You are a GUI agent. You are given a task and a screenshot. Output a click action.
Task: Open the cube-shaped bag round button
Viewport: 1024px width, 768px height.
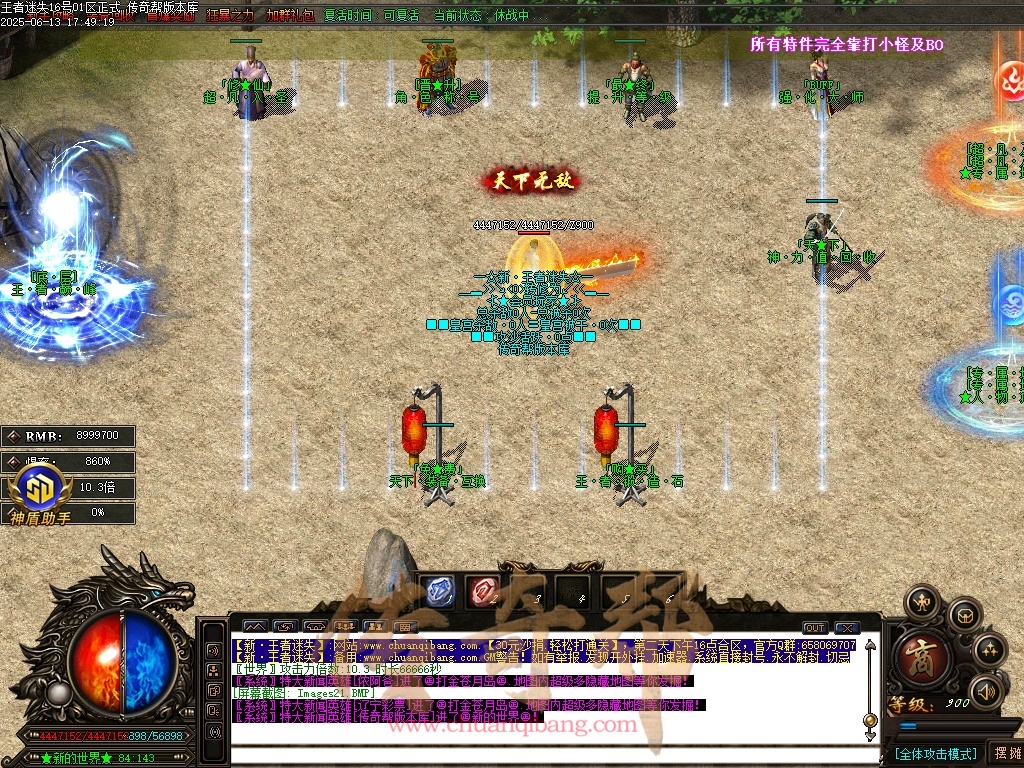(x=964, y=615)
